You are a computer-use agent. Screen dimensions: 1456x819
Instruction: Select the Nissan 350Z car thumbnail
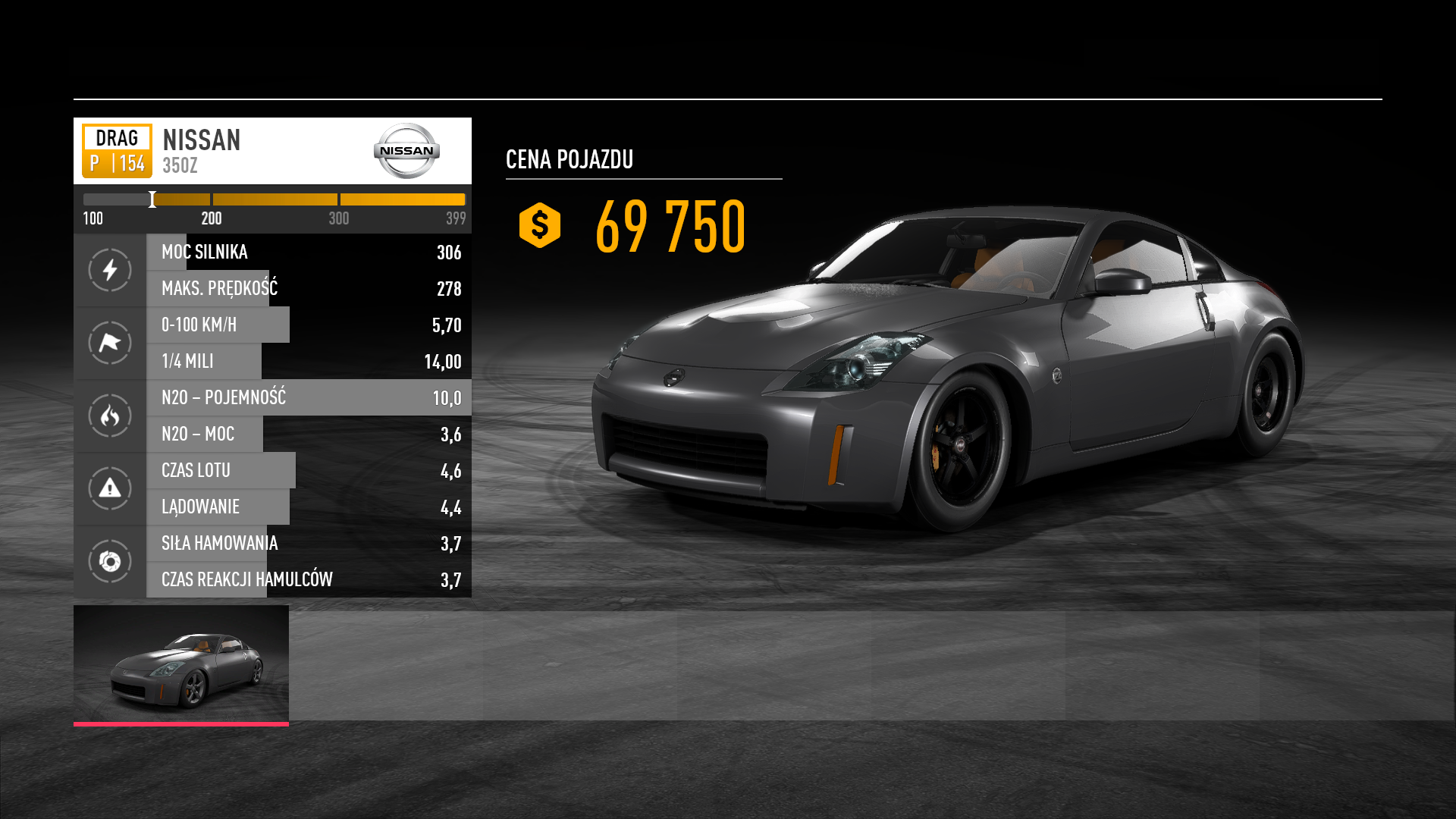click(x=181, y=664)
